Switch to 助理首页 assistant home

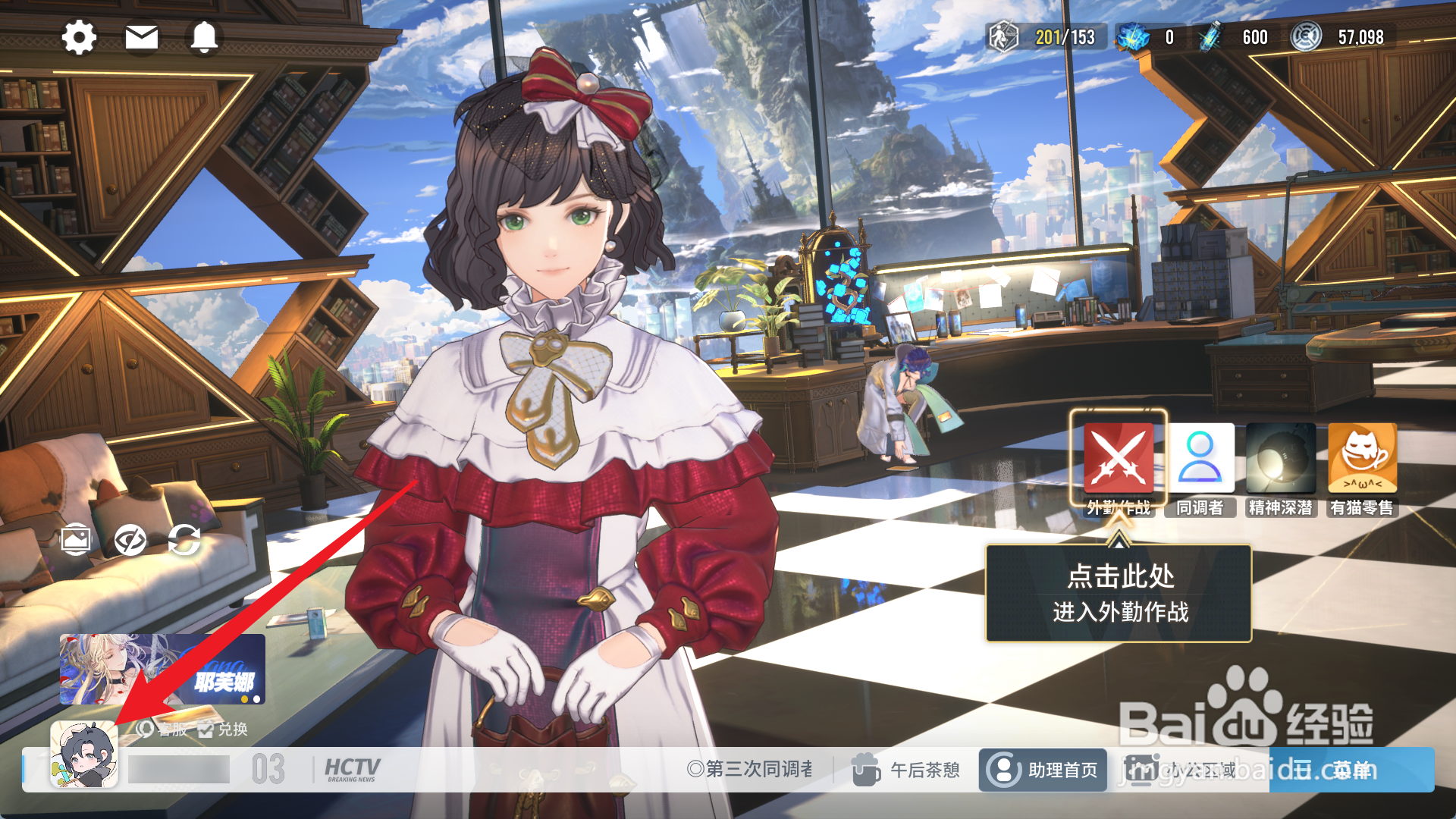coord(1043,770)
